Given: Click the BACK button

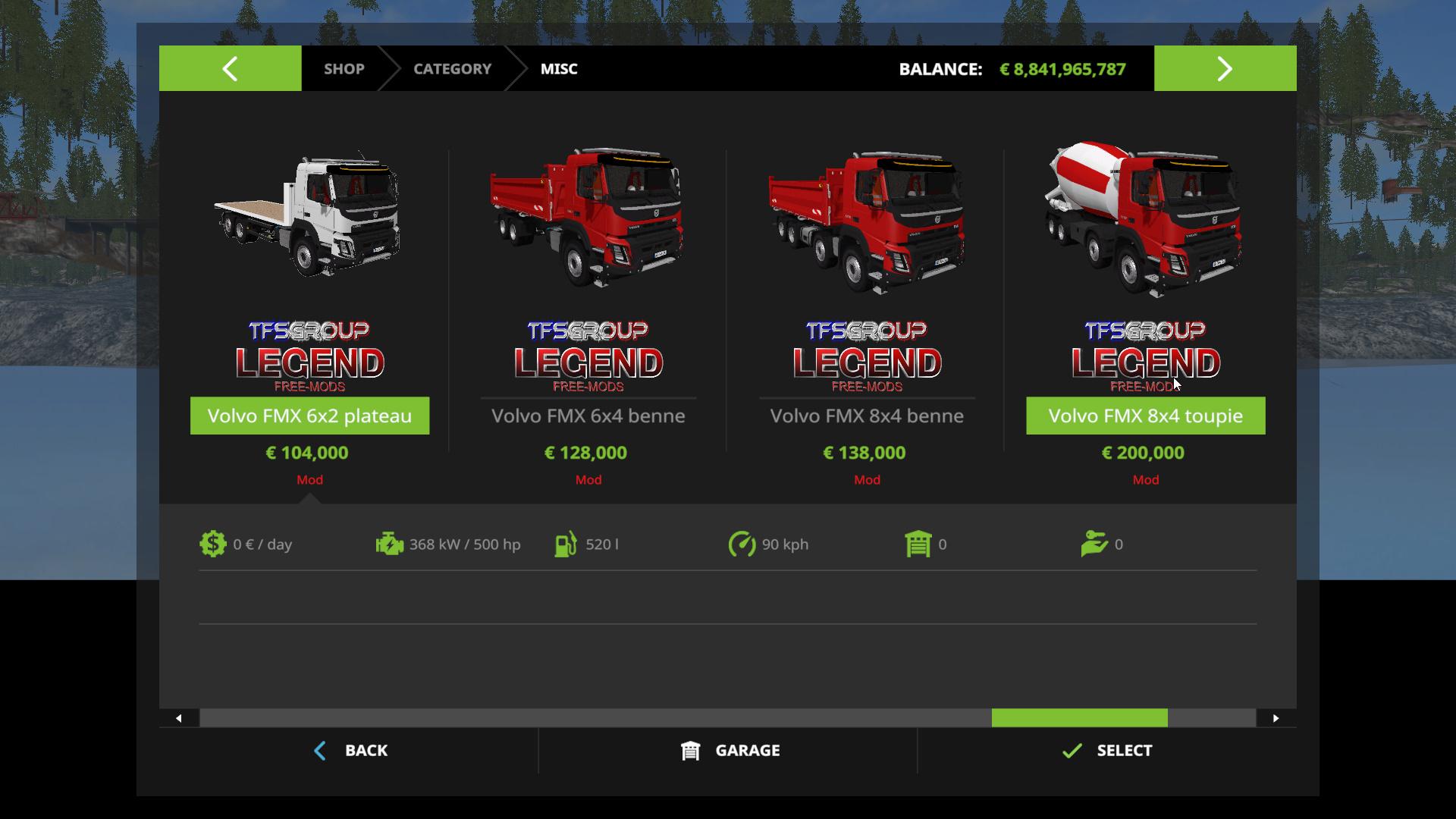Looking at the screenshot, I should [350, 751].
